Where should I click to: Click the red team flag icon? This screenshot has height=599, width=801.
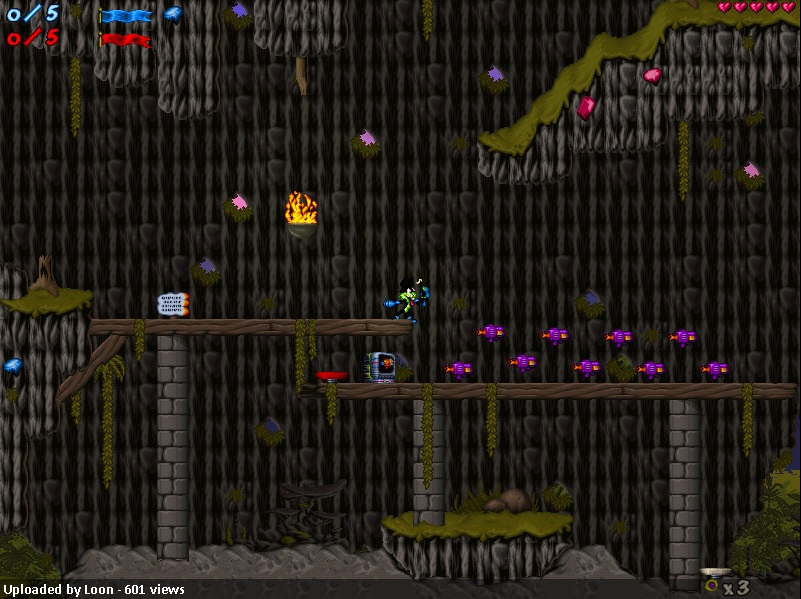[x=125, y=40]
